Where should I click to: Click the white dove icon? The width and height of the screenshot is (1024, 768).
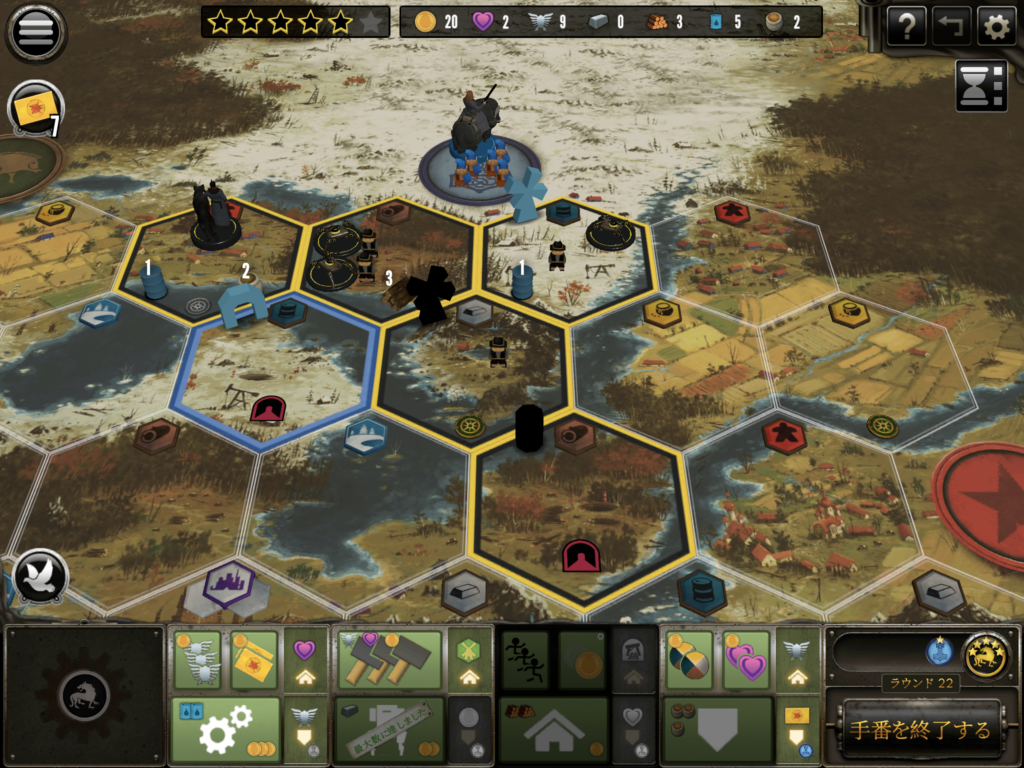click(x=41, y=577)
